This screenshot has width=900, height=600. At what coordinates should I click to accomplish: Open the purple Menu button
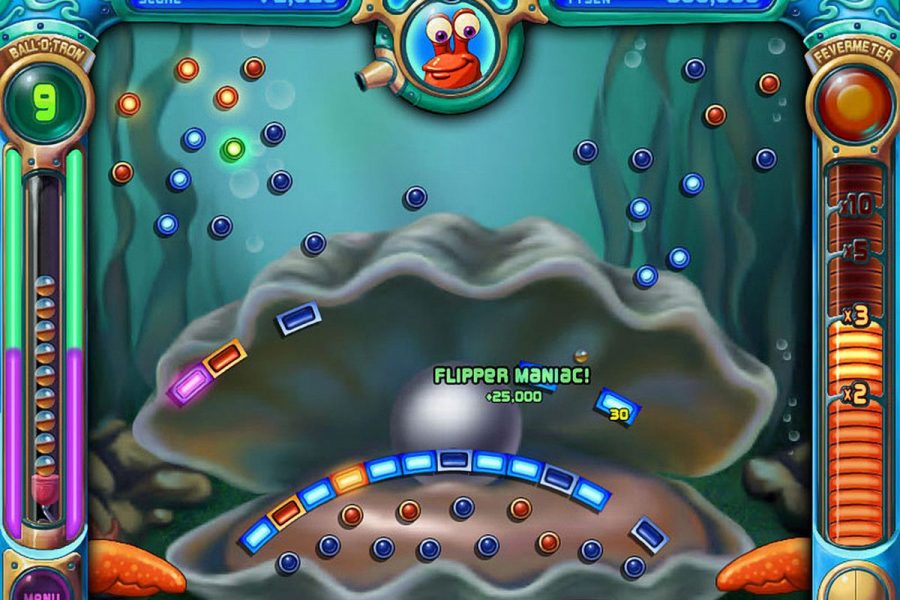(43, 587)
